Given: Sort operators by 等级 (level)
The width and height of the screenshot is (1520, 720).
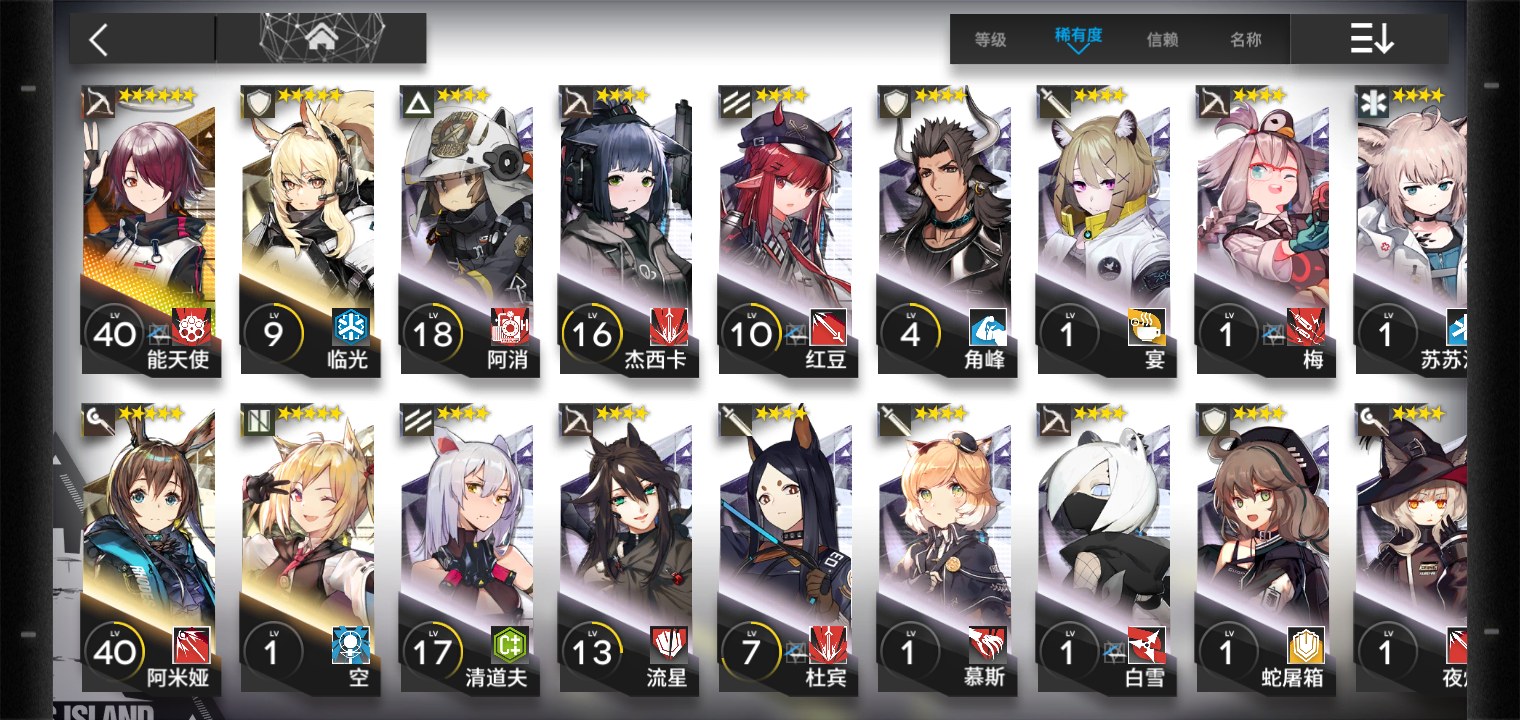Looking at the screenshot, I should pos(990,40).
